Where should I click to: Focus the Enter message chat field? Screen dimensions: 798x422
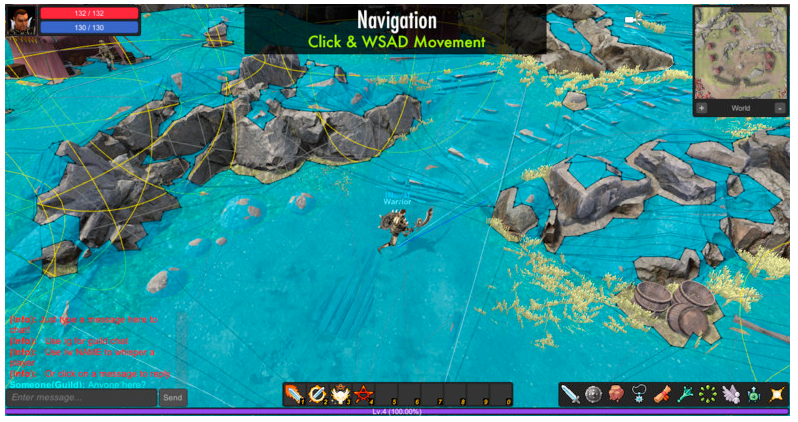coord(81,397)
